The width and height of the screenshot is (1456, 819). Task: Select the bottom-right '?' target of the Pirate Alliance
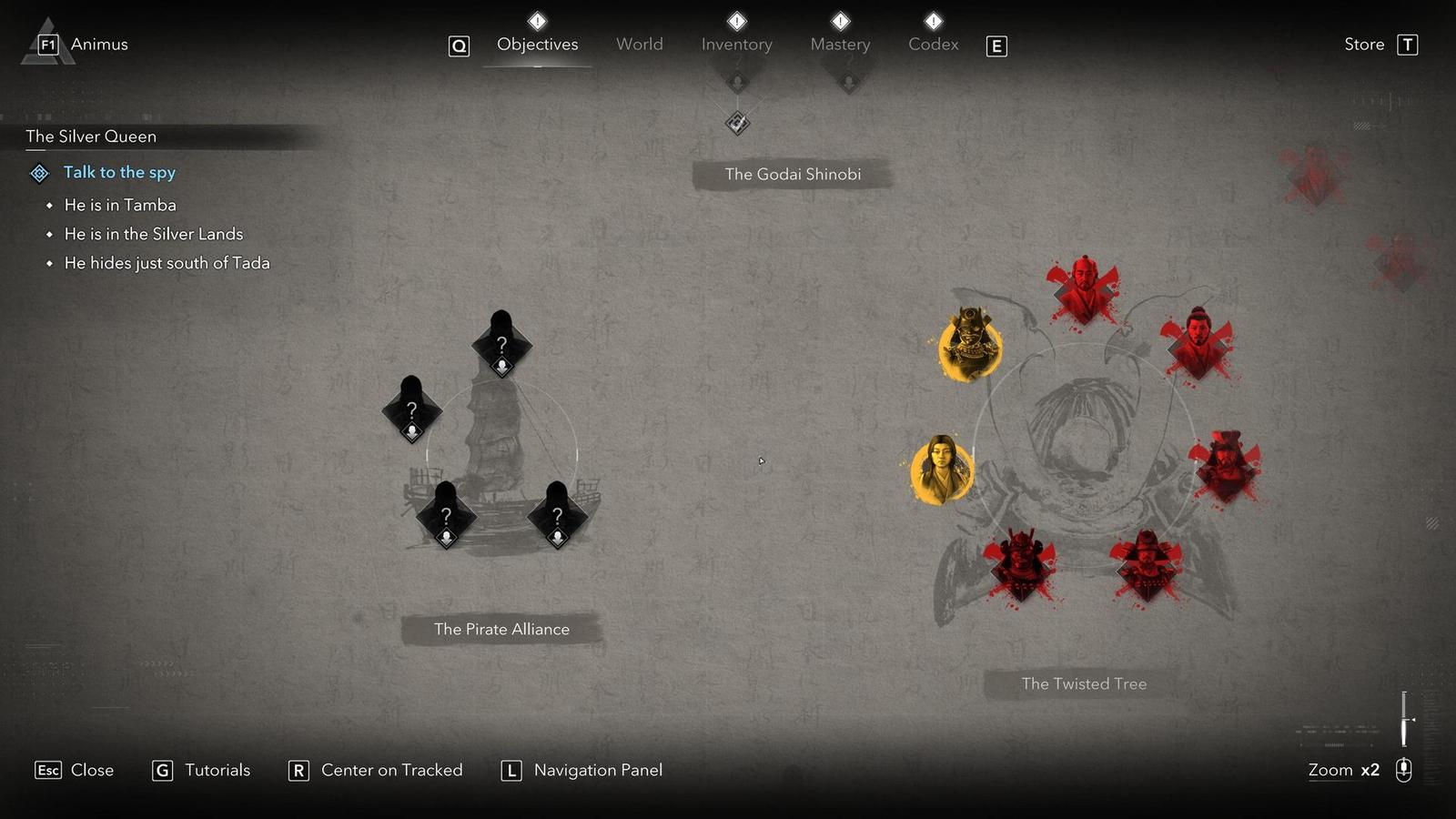(557, 516)
